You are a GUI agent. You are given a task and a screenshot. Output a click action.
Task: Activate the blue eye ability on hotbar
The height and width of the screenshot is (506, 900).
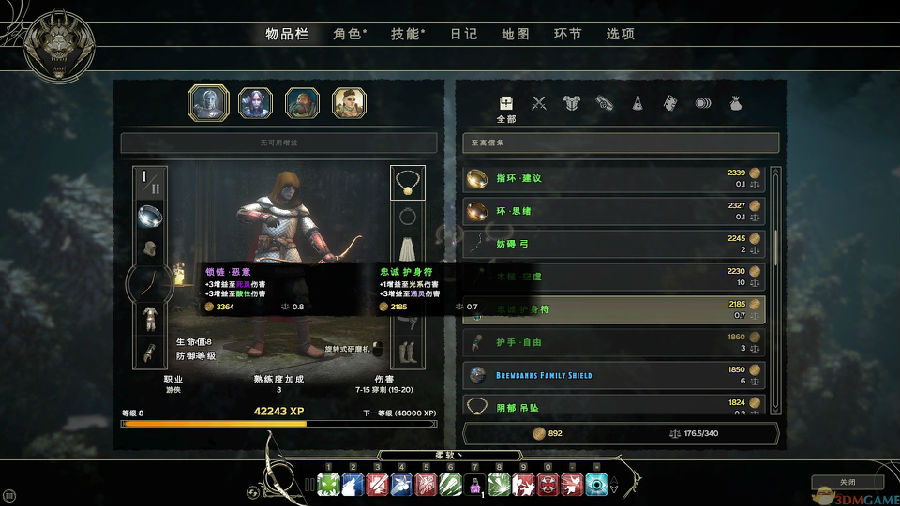pyautogui.click(x=597, y=486)
